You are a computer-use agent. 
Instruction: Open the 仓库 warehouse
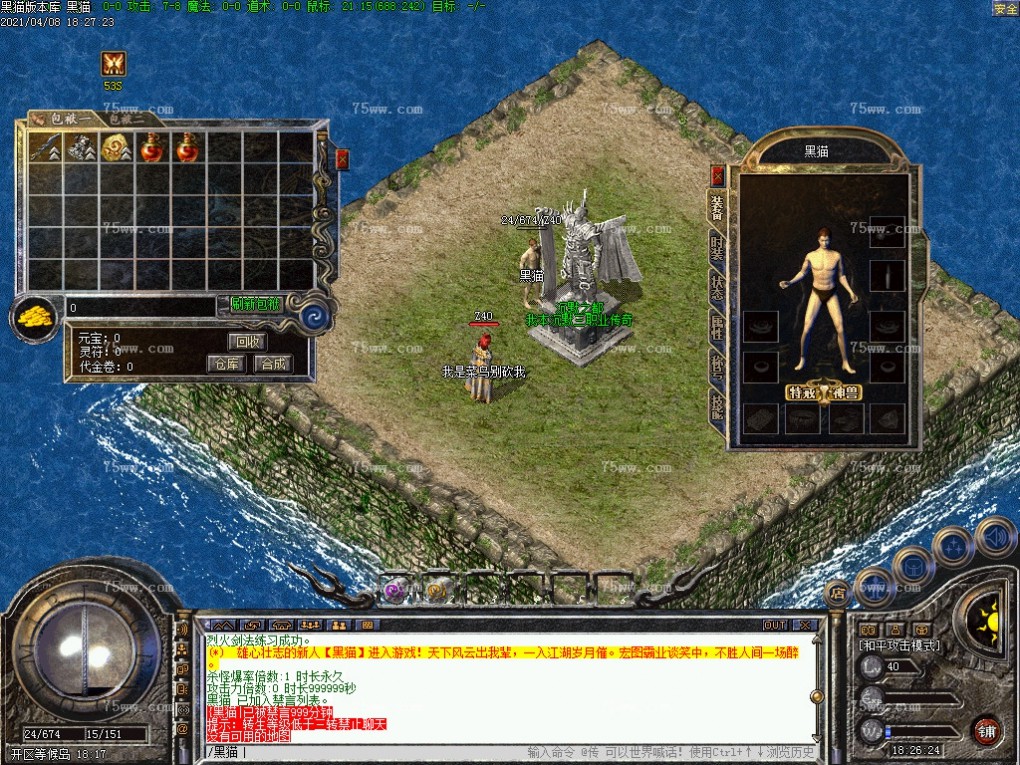(x=226, y=363)
